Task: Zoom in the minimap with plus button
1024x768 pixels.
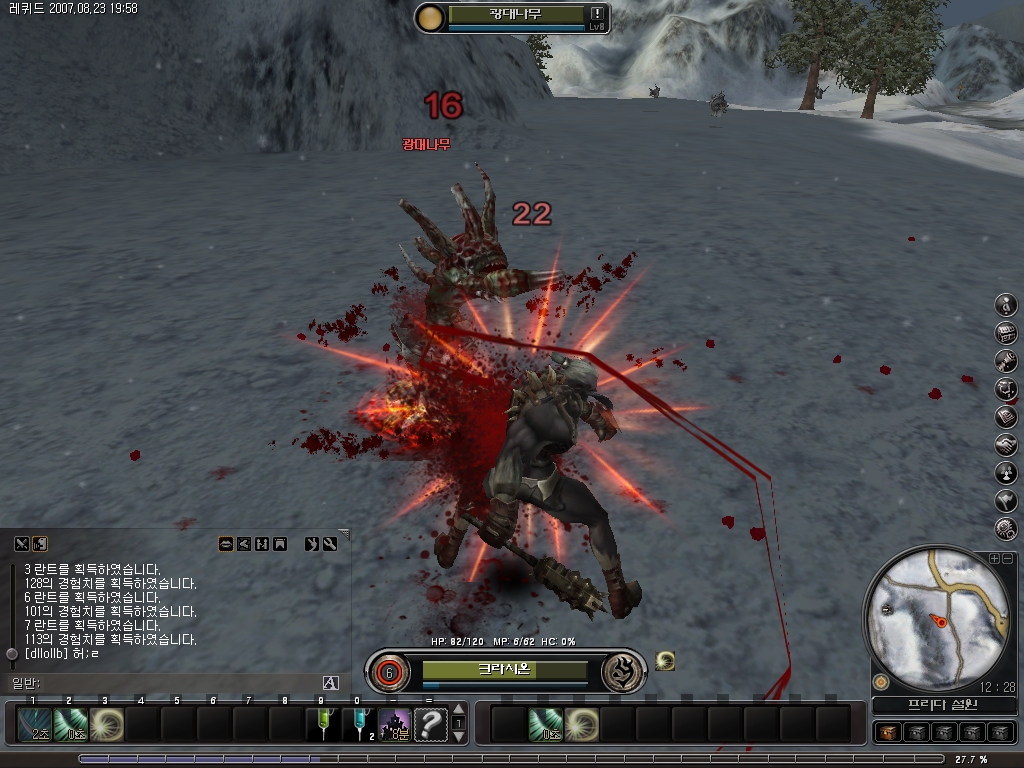Action: pos(994,558)
